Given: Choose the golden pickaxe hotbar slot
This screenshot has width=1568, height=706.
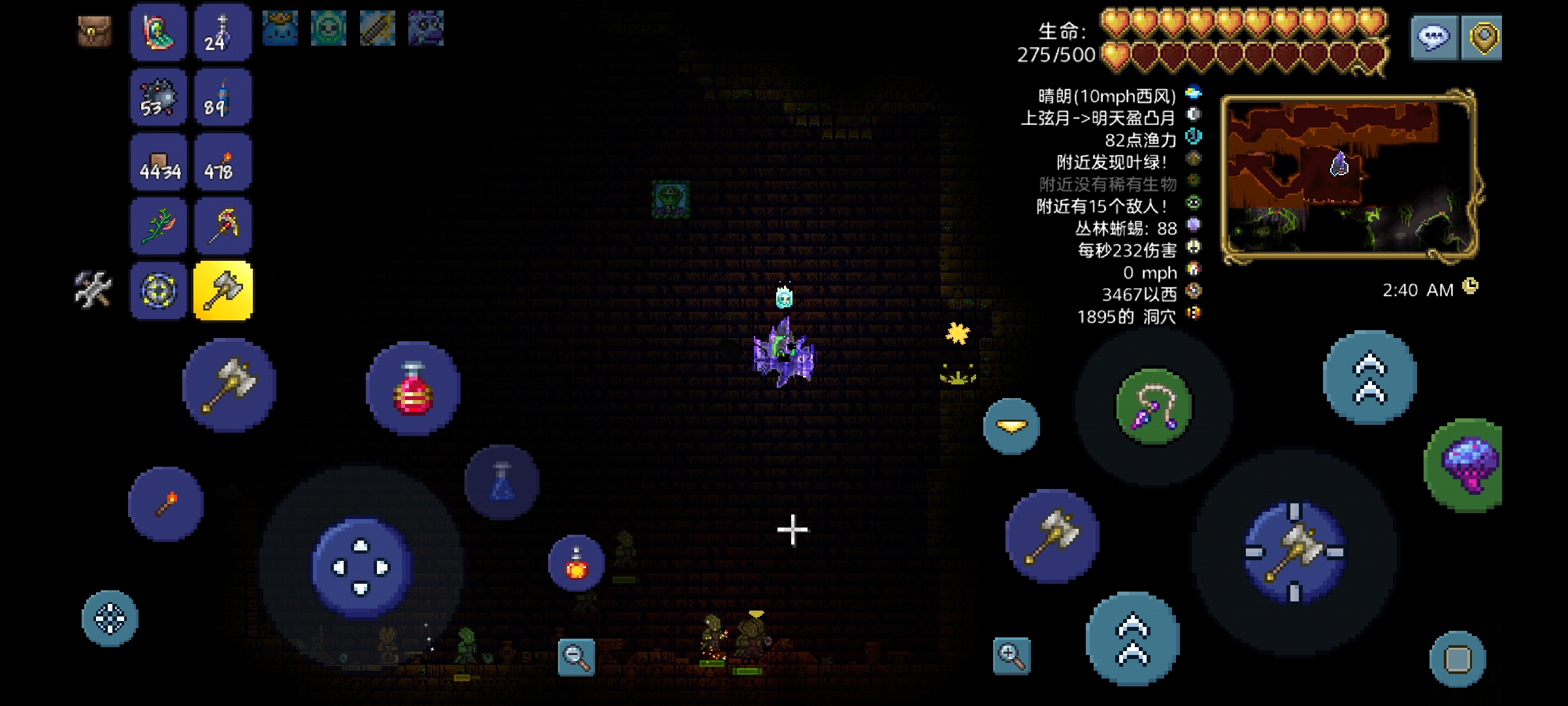Looking at the screenshot, I should point(223,226).
